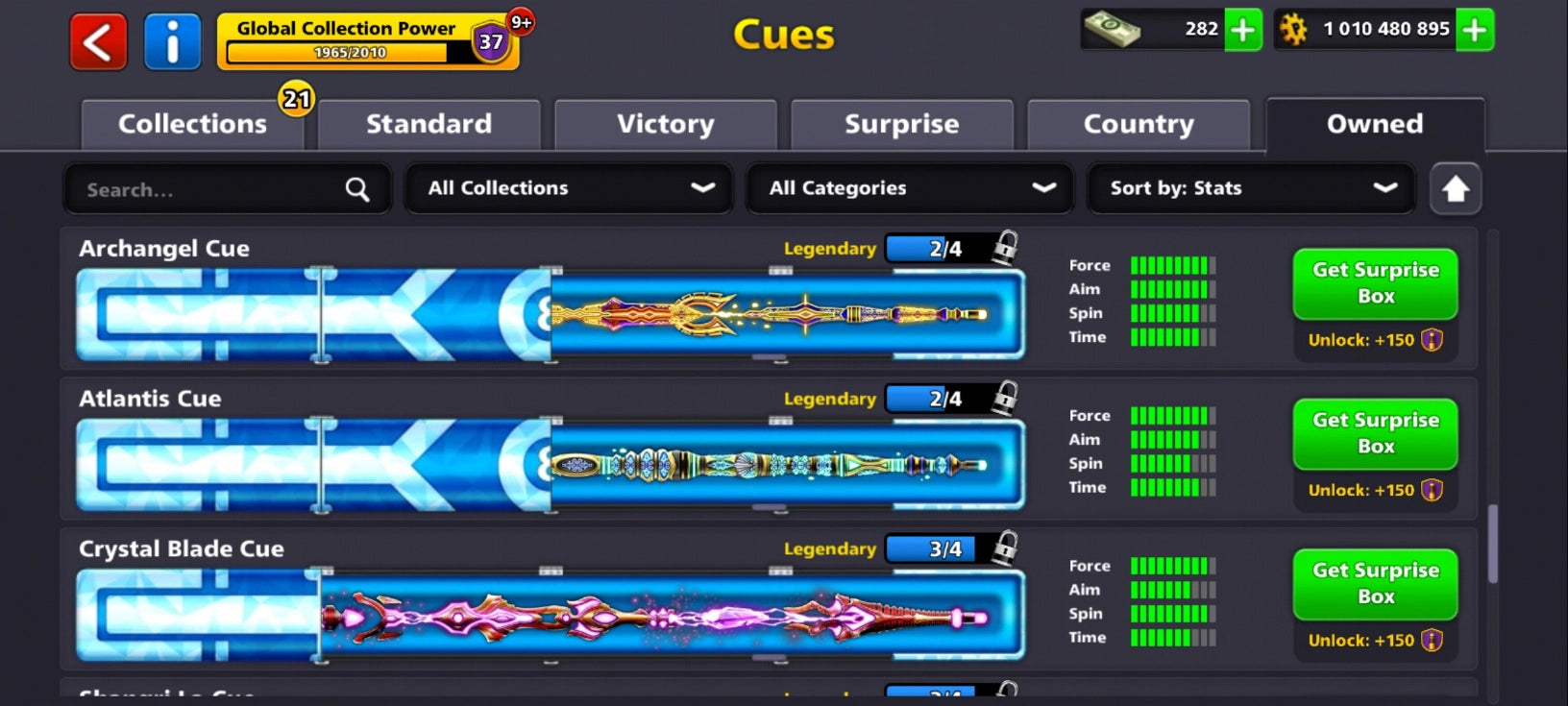Click the lock icon on Crystal Blade Cue
Screen dimensions: 1568x706
click(1005, 549)
